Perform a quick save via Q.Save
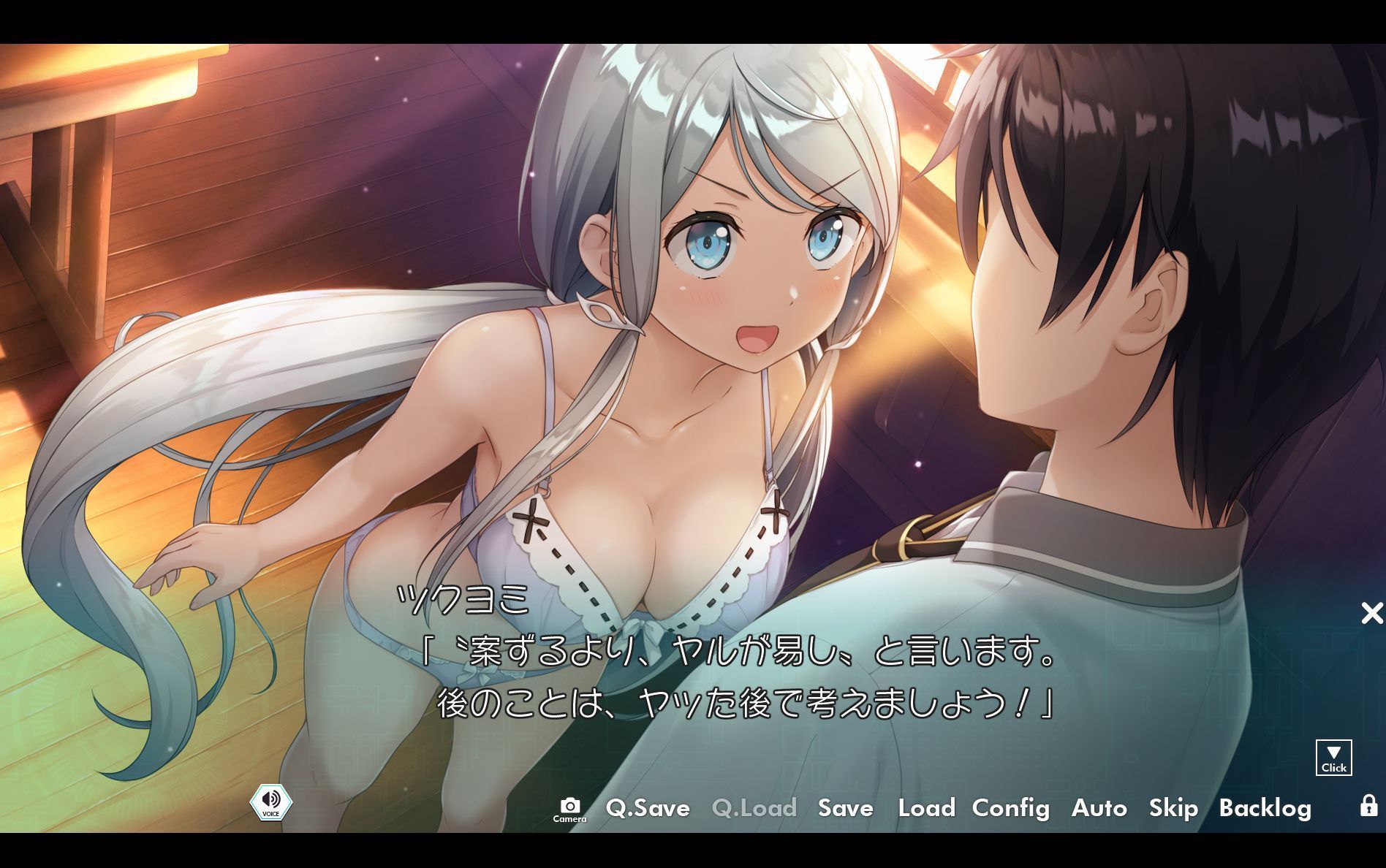The image size is (1386, 868). (x=648, y=809)
